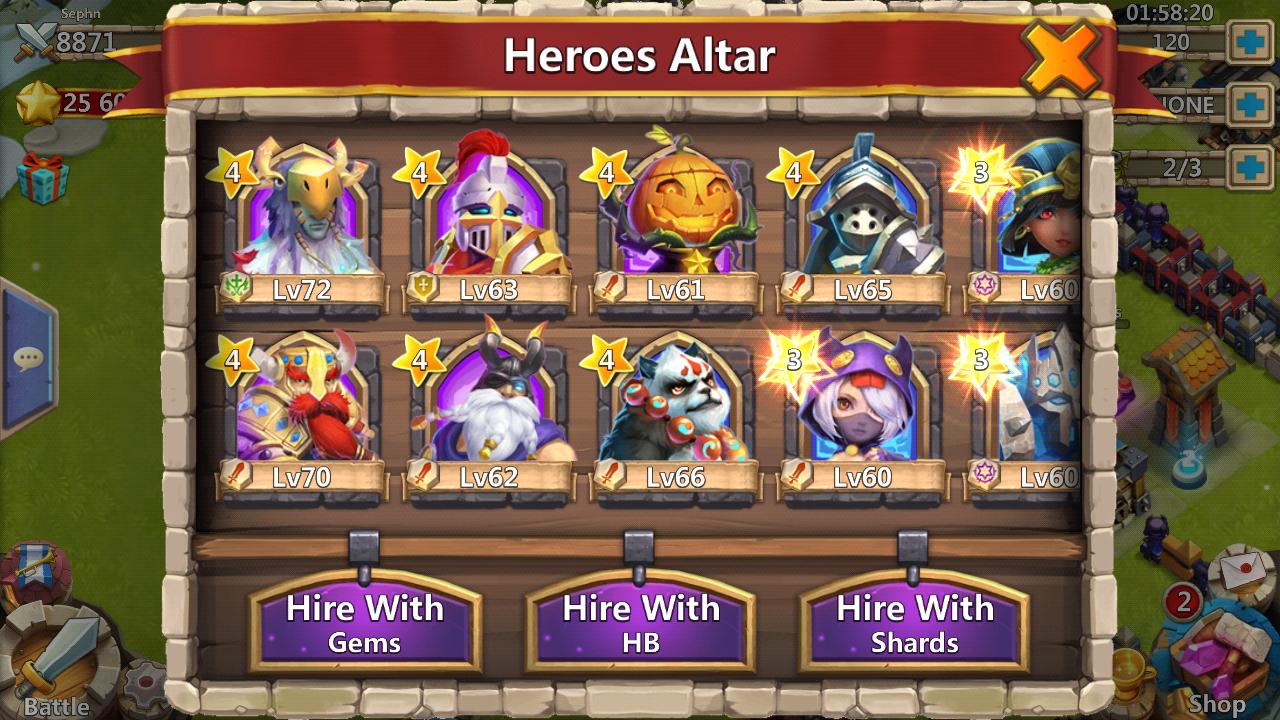Select the Lv66 panda hero

pos(675,406)
